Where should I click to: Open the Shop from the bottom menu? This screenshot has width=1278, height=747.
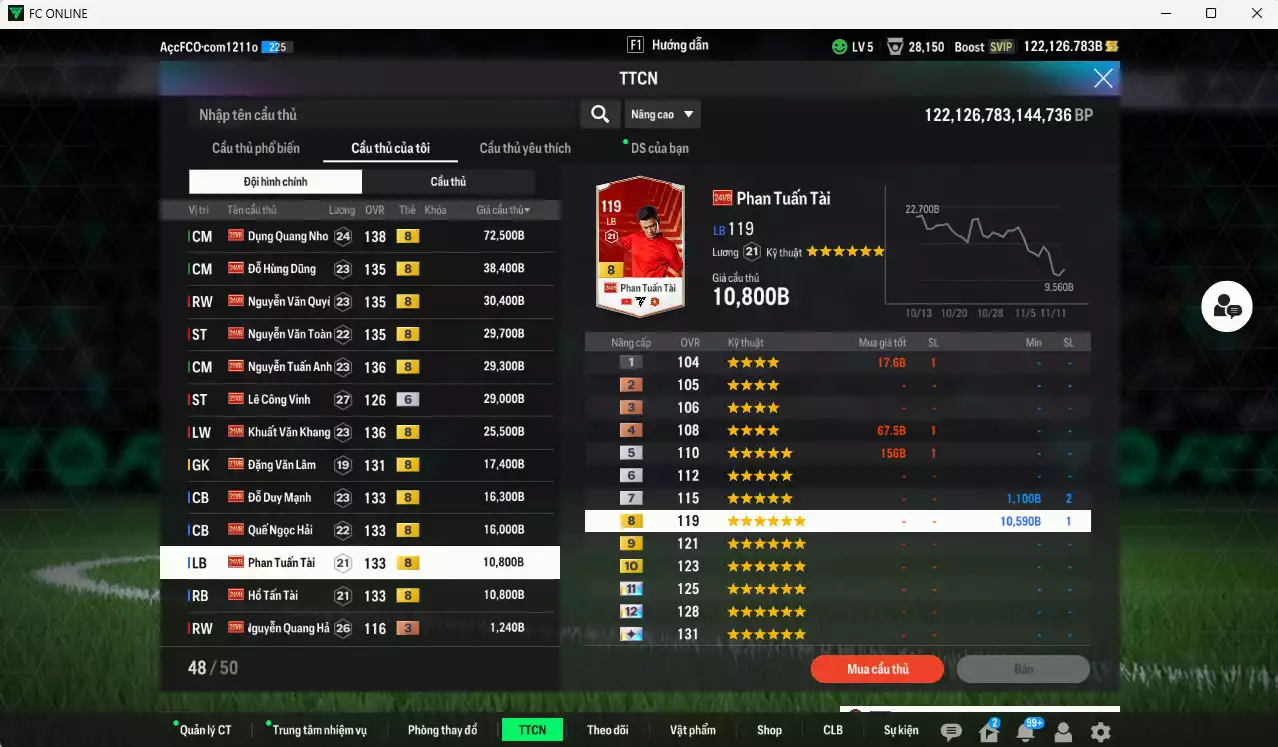(769, 730)
